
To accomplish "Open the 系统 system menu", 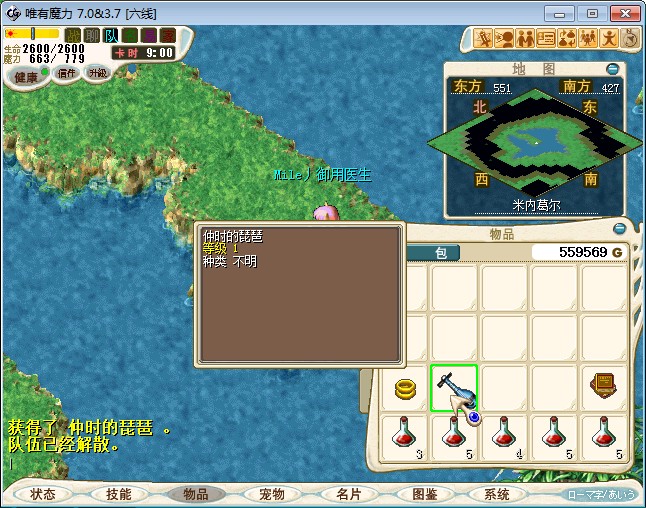I will [x=497, y=494].
